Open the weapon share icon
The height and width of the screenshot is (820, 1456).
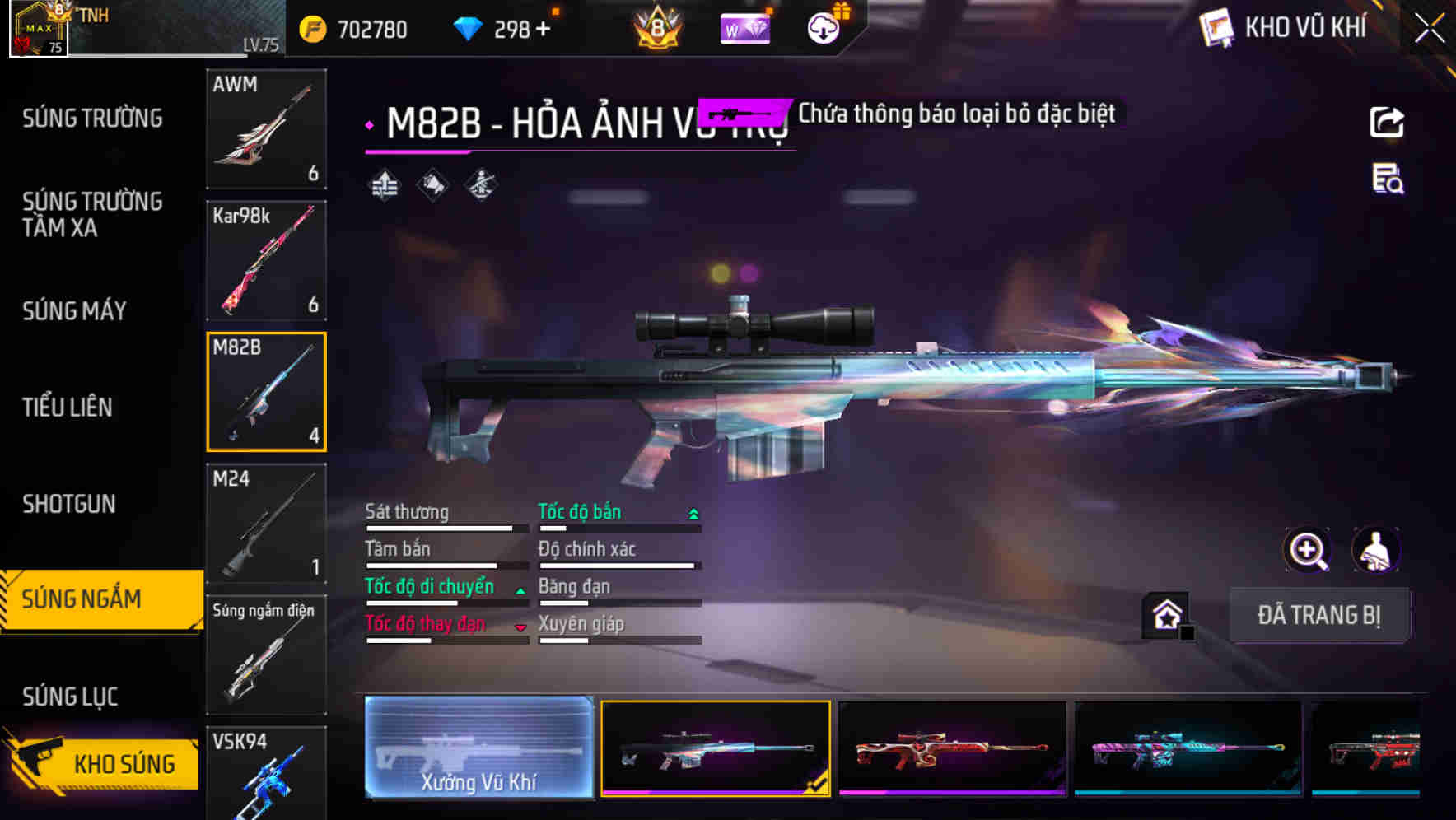click(x=1388, y=122)
